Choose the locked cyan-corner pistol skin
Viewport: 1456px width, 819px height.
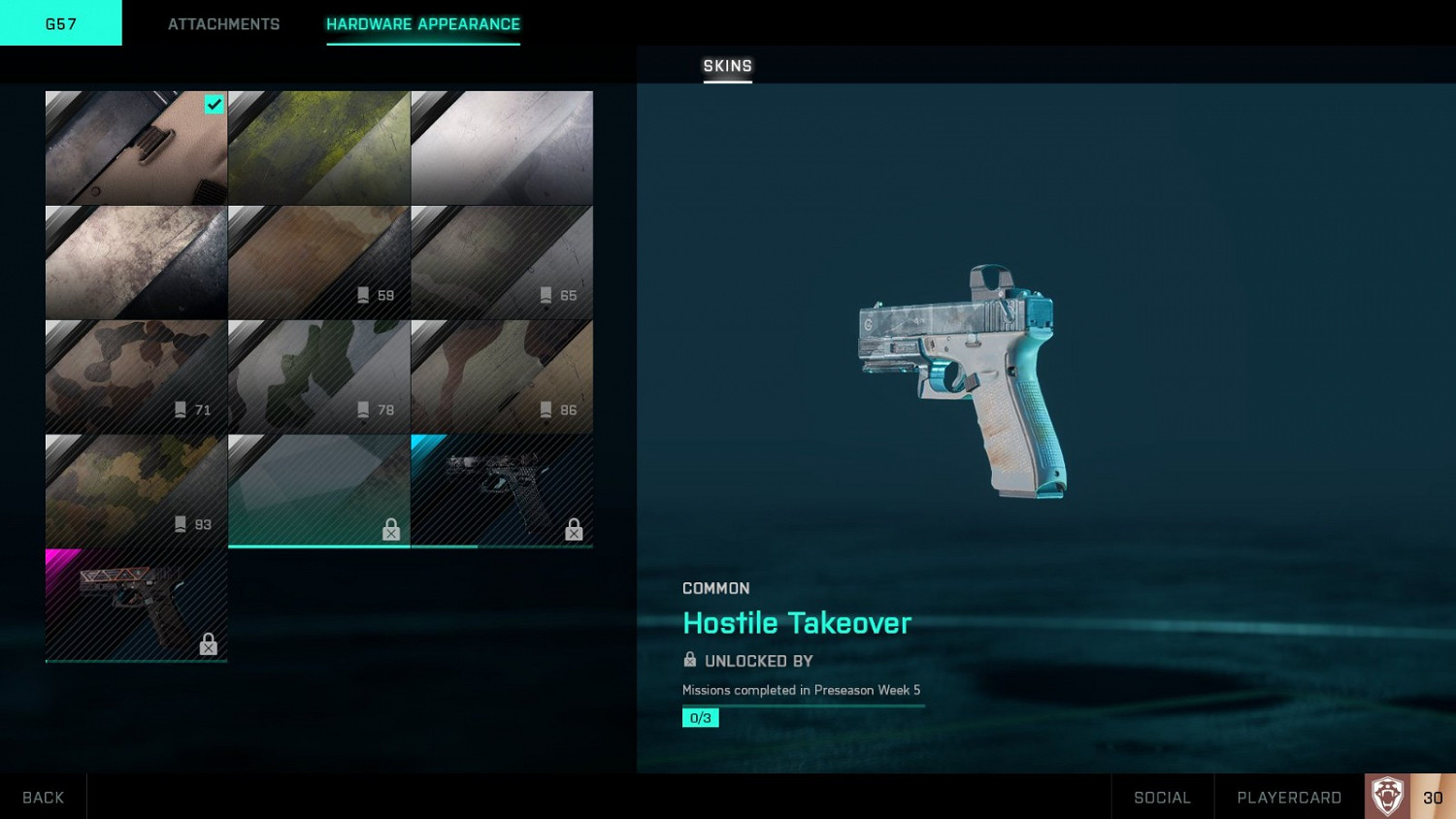[x=502, y=491]
